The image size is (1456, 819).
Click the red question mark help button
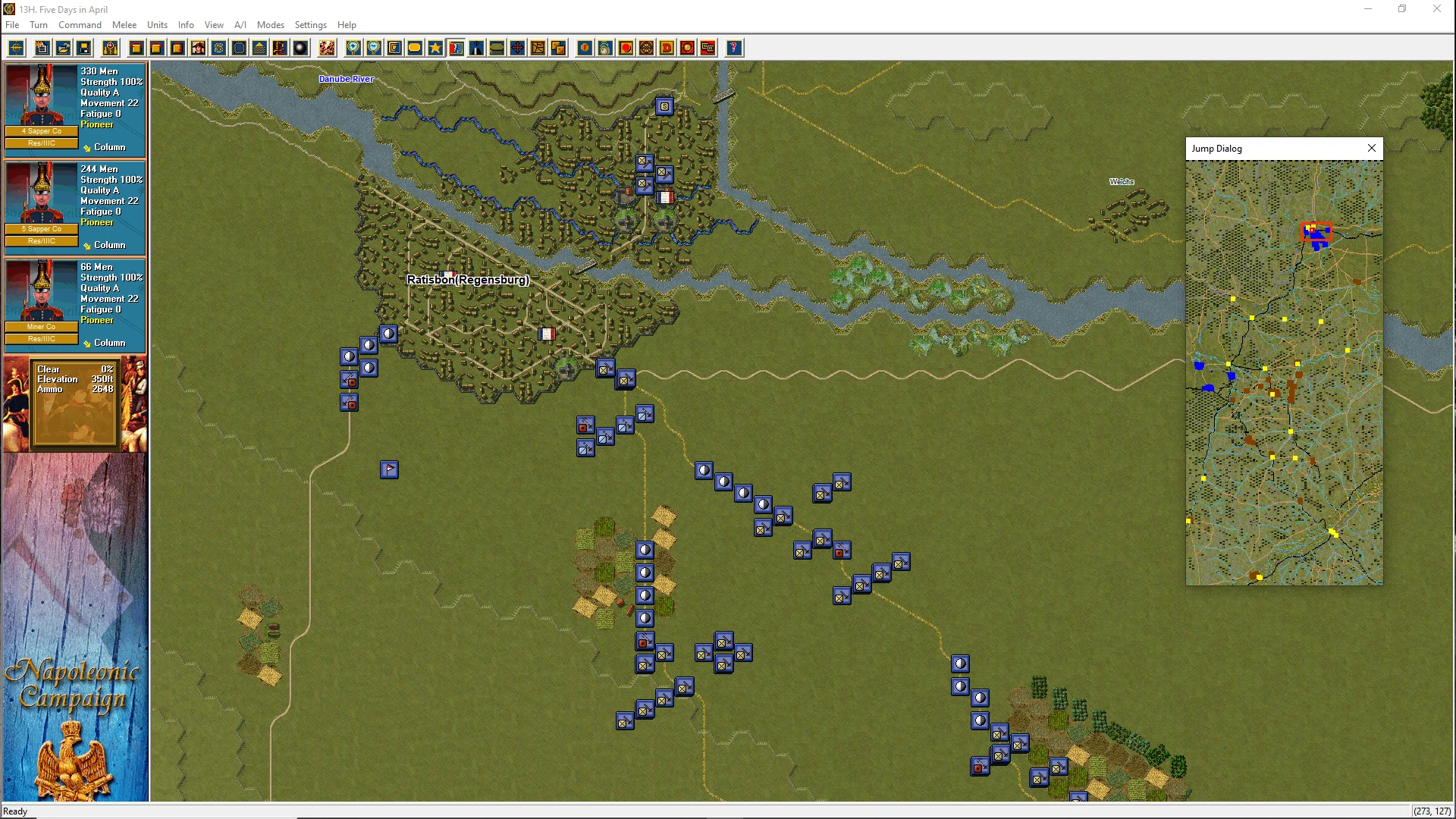[x=733, y=49]
